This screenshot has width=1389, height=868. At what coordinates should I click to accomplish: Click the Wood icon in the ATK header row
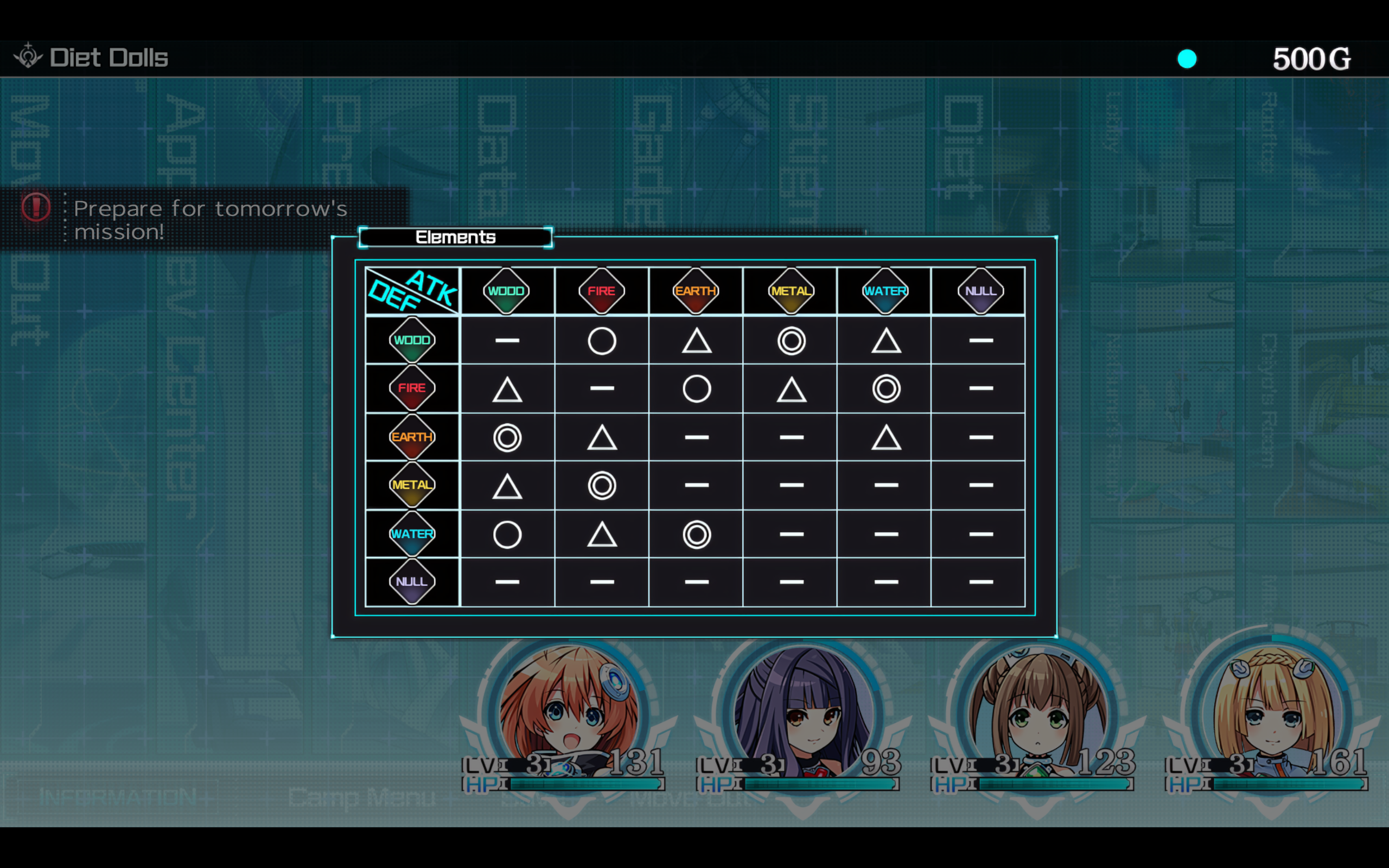[x=506, y=291]
